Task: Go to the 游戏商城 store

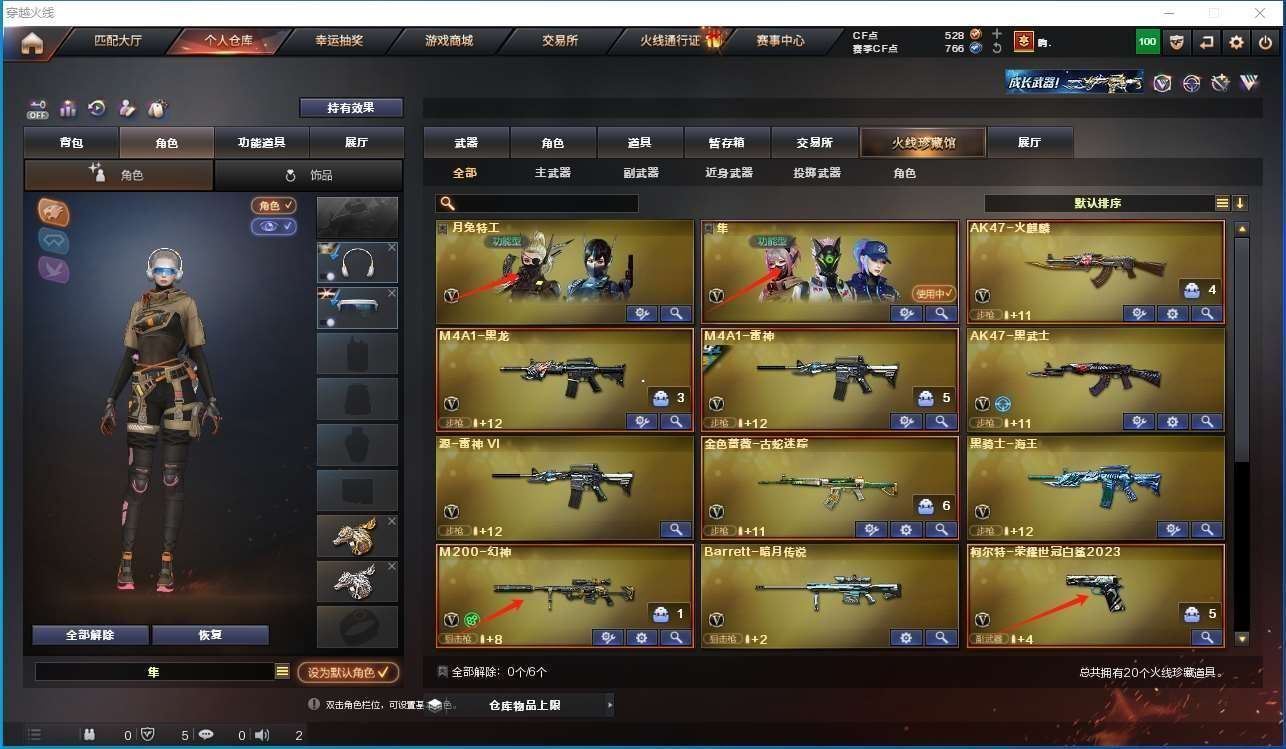Action: point(448,41)
